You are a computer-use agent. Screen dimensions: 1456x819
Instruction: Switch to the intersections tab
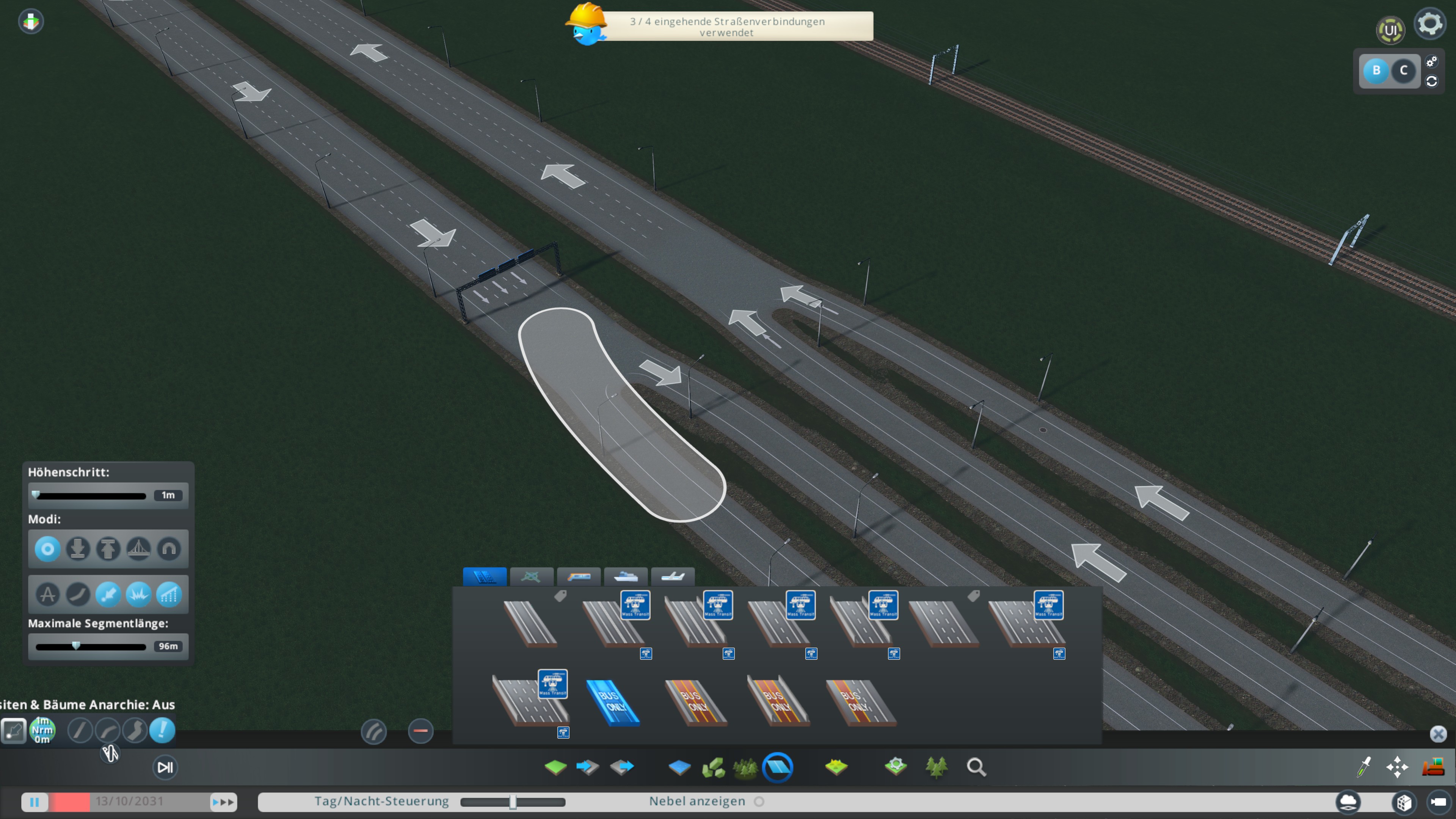[532, 577]
